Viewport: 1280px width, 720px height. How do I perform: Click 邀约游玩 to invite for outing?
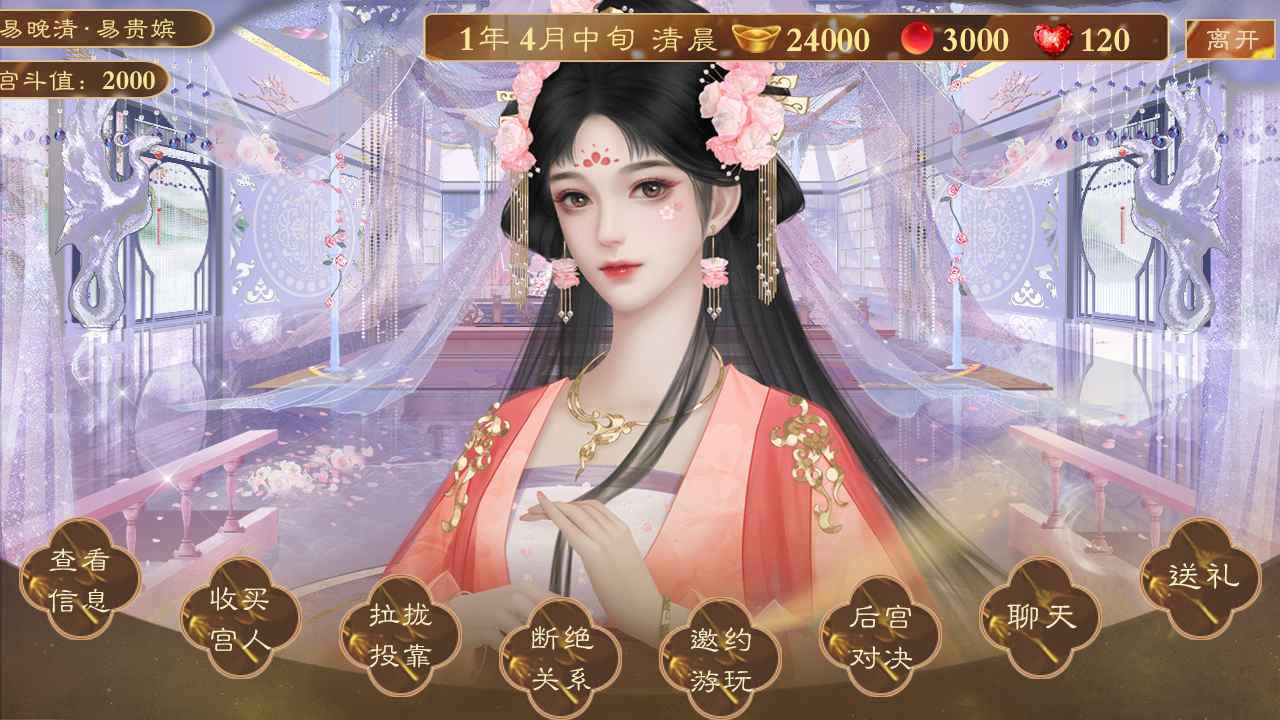pos(720,657)
